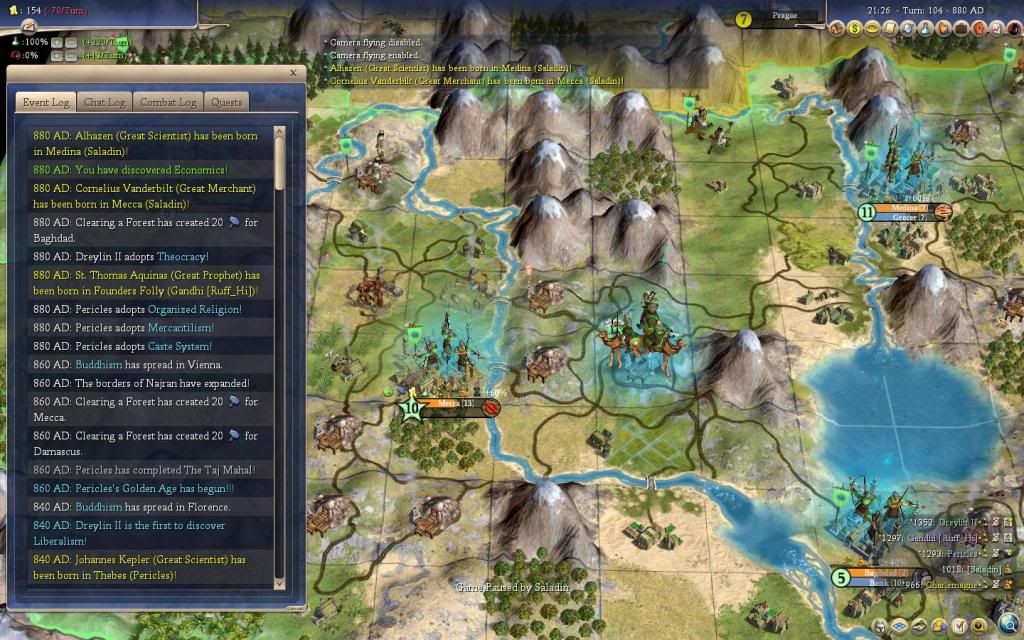This screenshot has width=1024, height=640.
Task: Open the Combat Log tab
Action: [174, 102]
